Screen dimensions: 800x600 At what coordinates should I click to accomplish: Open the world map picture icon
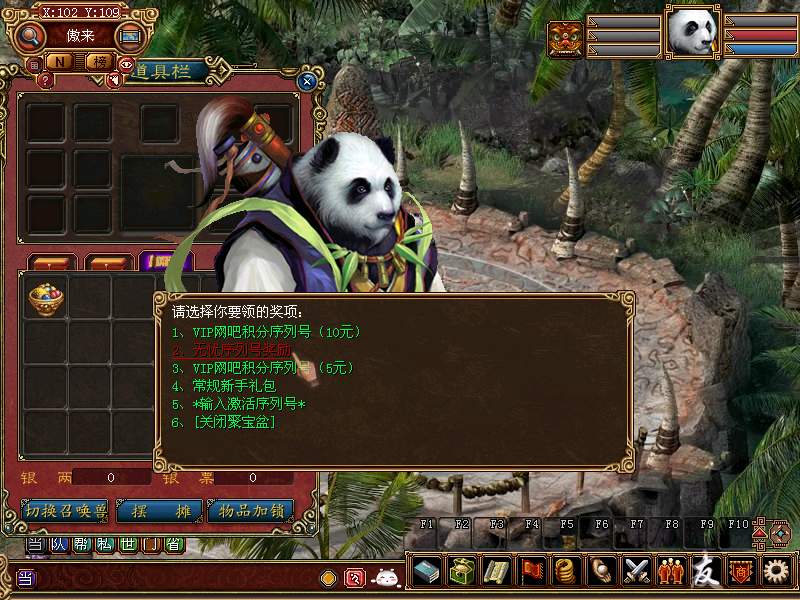[x=129, y=36]
